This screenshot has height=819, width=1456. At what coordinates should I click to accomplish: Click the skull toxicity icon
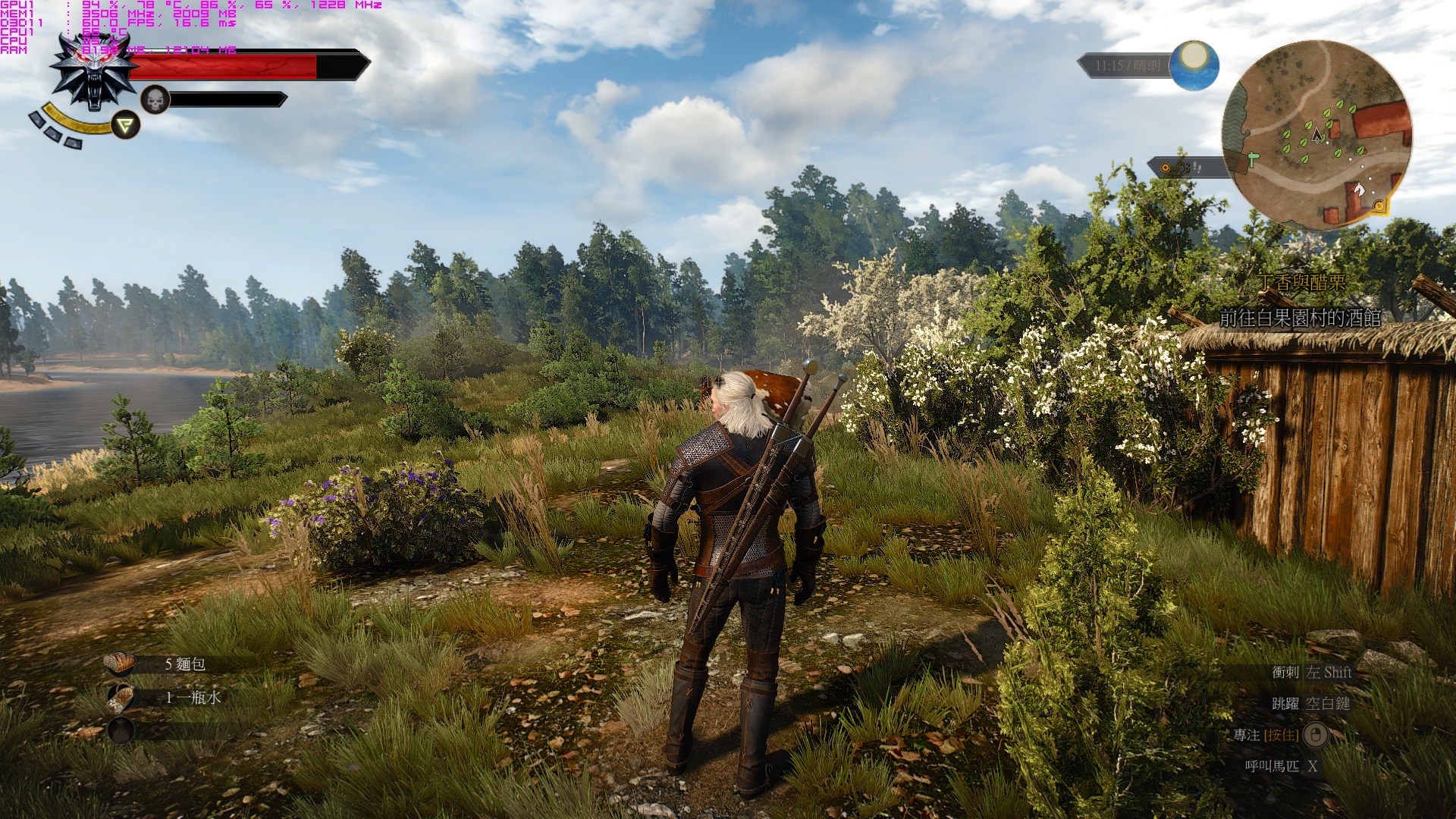(155, 99)
